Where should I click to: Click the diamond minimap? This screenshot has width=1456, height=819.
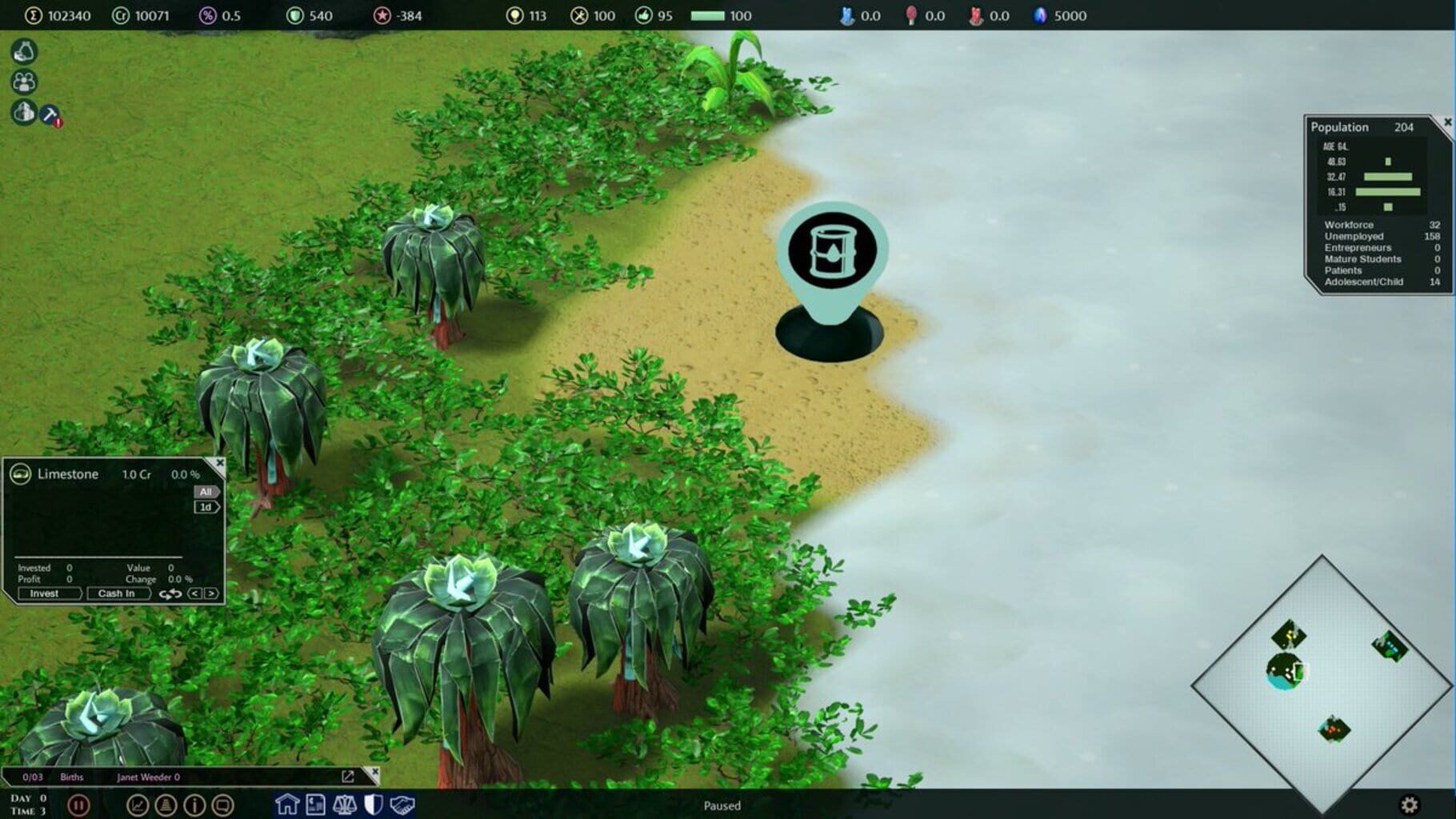pos(1322,684)
